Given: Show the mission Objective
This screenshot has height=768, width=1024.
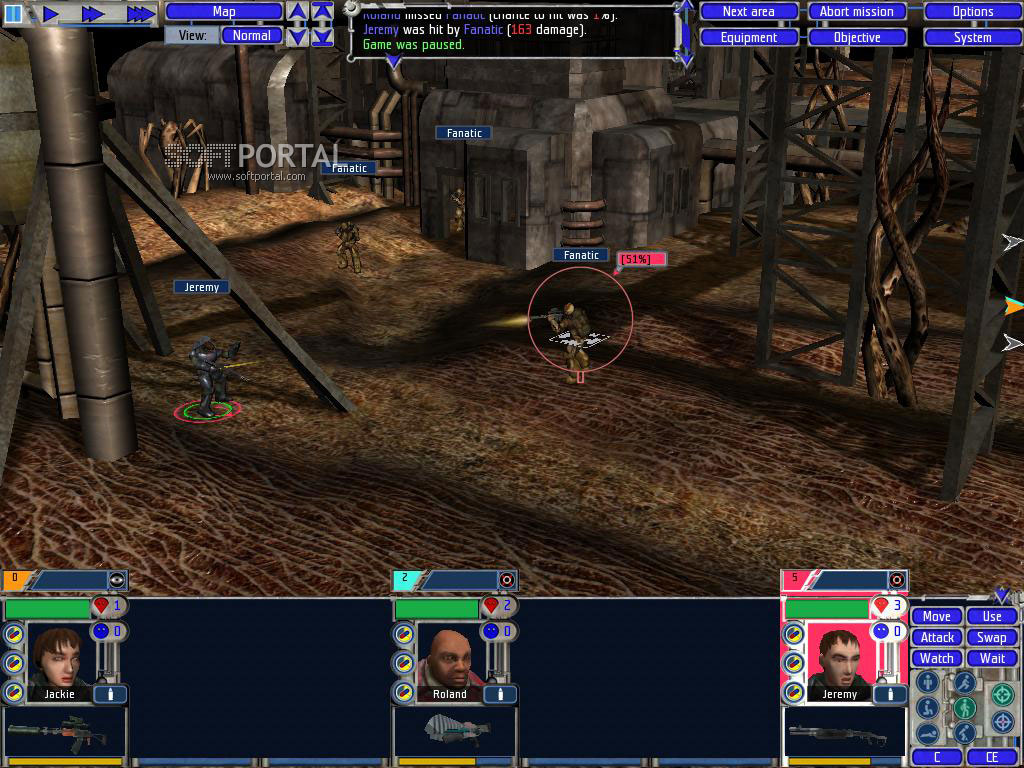Looking at the screenshot, I should 856,37.
